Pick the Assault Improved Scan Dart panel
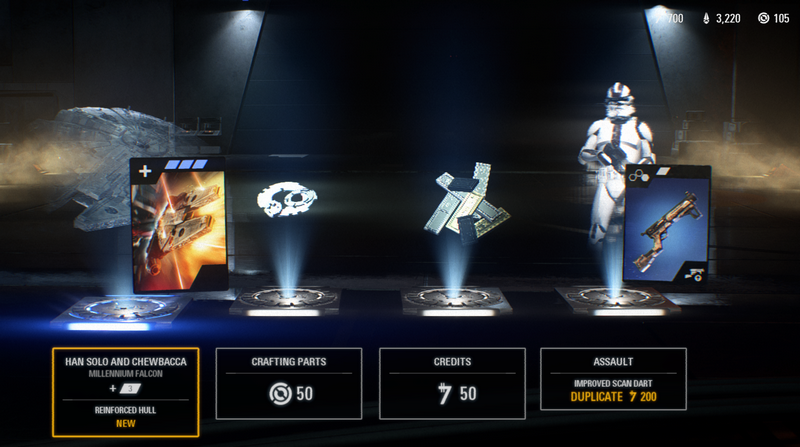Screen dimensions: 800x447 [x=613, y=380]
